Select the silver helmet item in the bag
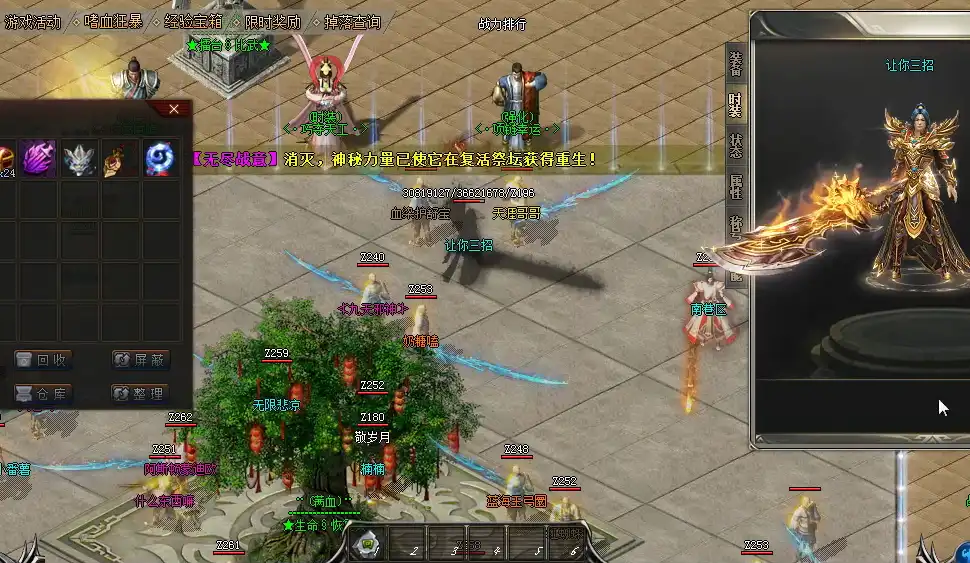 coord(79,159)
